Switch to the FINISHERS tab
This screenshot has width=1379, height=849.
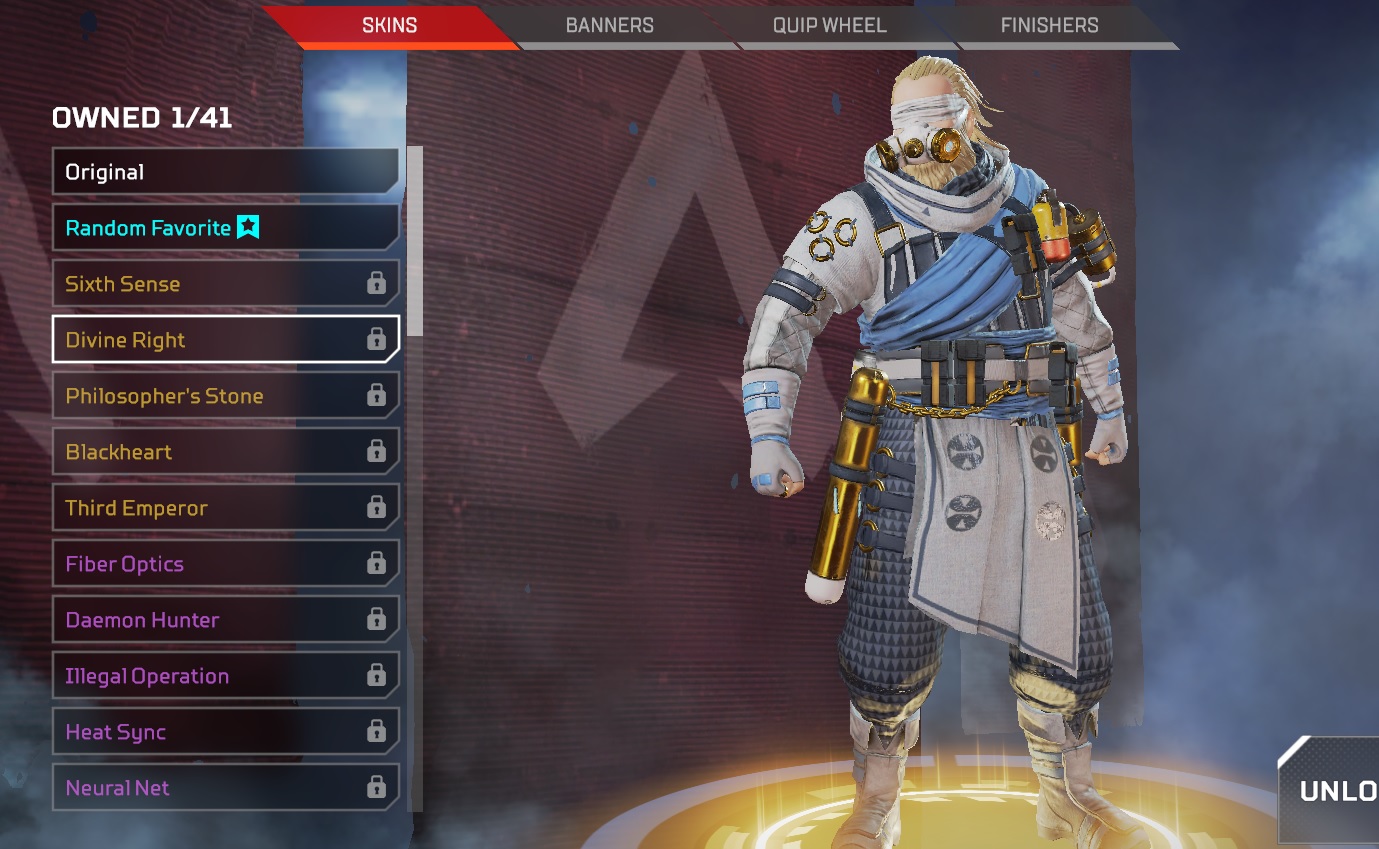coord(1048,25)
